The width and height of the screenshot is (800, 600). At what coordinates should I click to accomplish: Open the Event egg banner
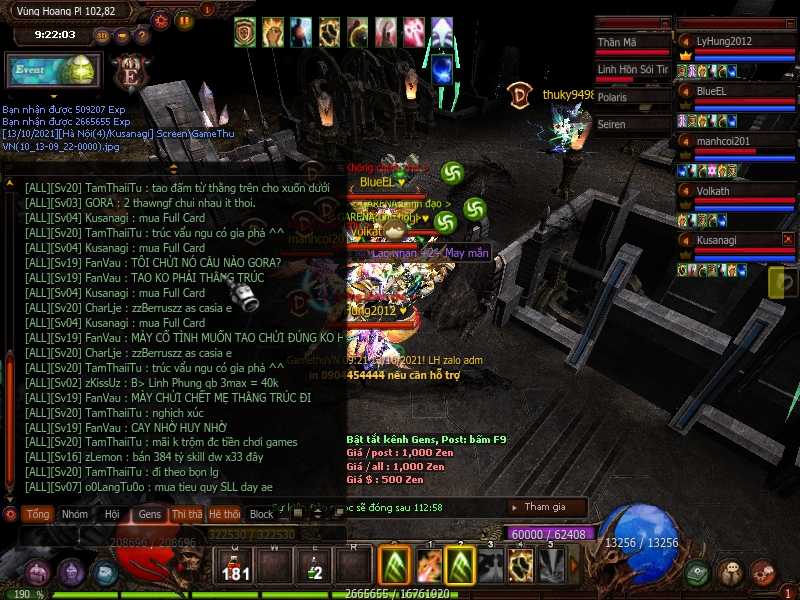(x=54, y=71)
